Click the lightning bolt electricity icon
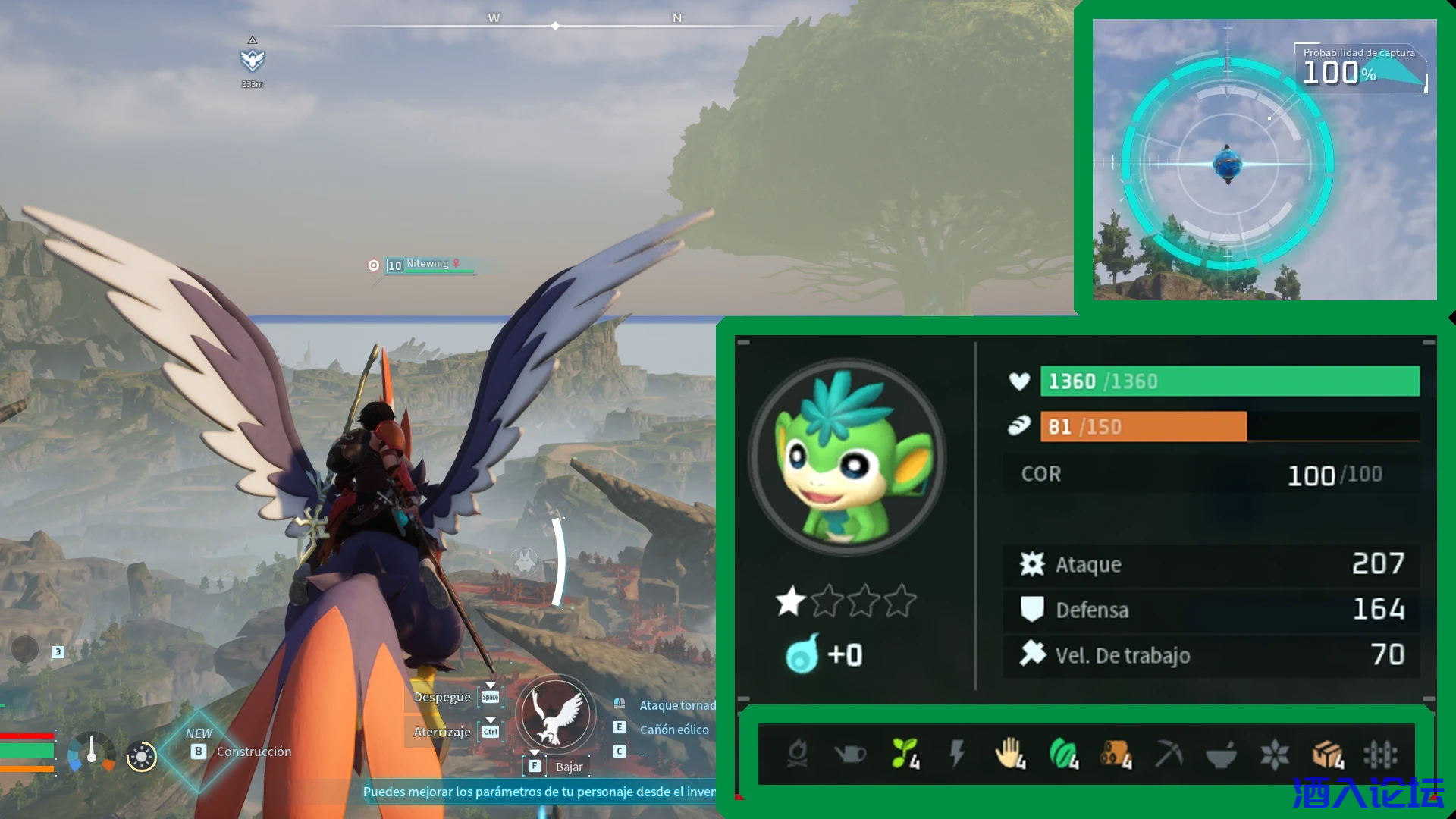Image resolution: width=1456 pixels, height=819 pixels. (x=957, y=754)
